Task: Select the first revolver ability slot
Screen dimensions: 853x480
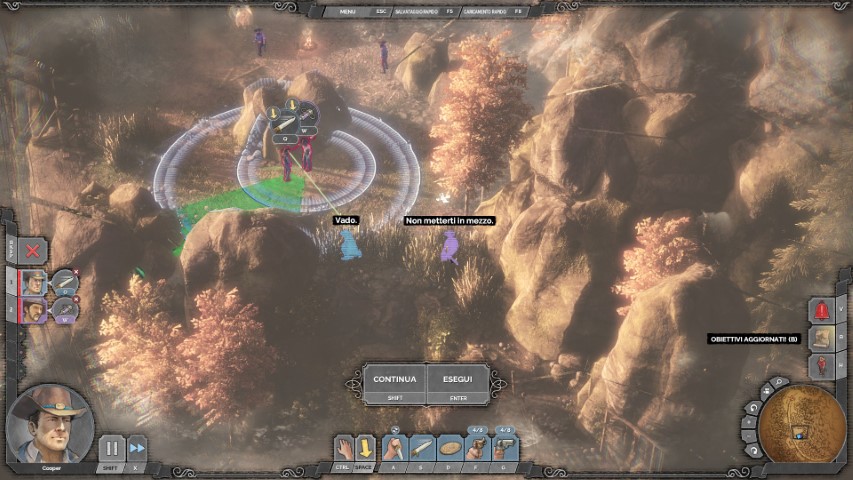Action: coord(478,447)
